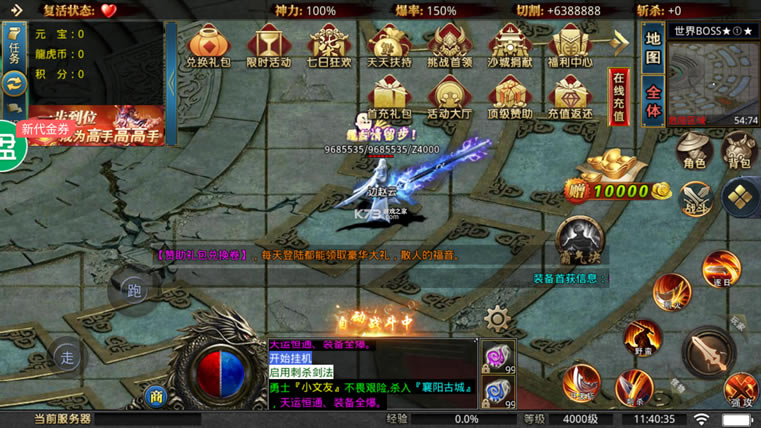This screenshot has height=428, width=761.
Task: Open the 七日狂欢 seven-day carnival
Action: click(328, 45)
